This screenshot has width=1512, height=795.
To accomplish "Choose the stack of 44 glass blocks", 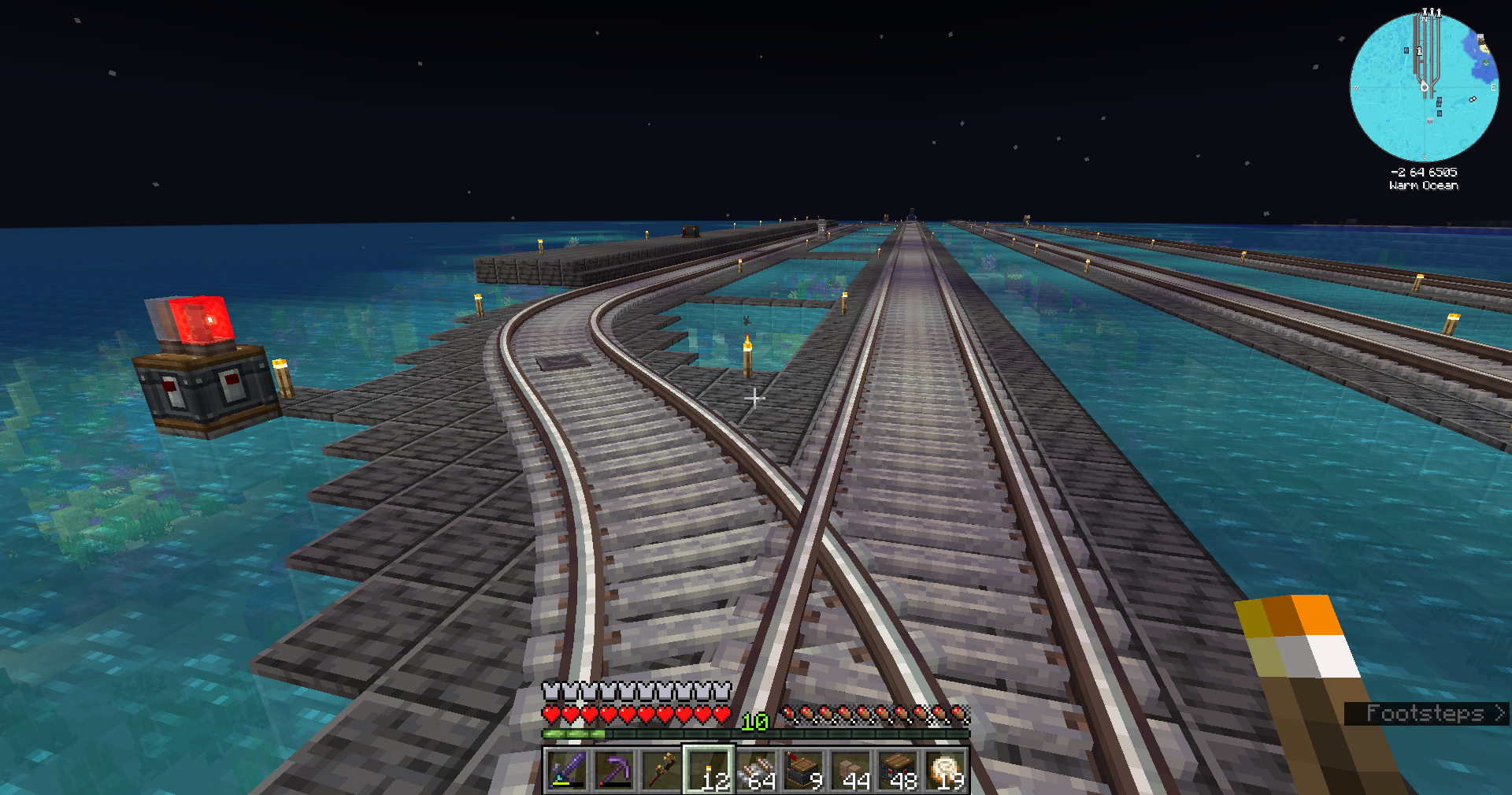I will (851, 770).
